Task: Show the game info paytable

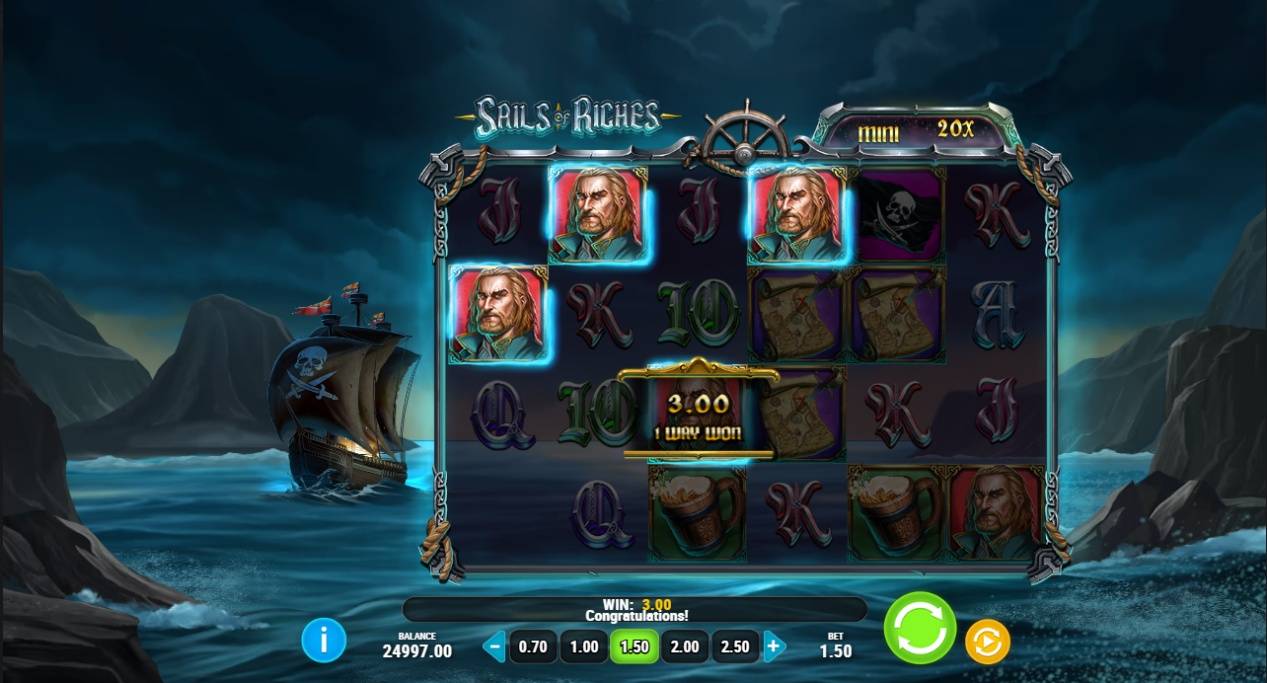Action: [324, 640]
